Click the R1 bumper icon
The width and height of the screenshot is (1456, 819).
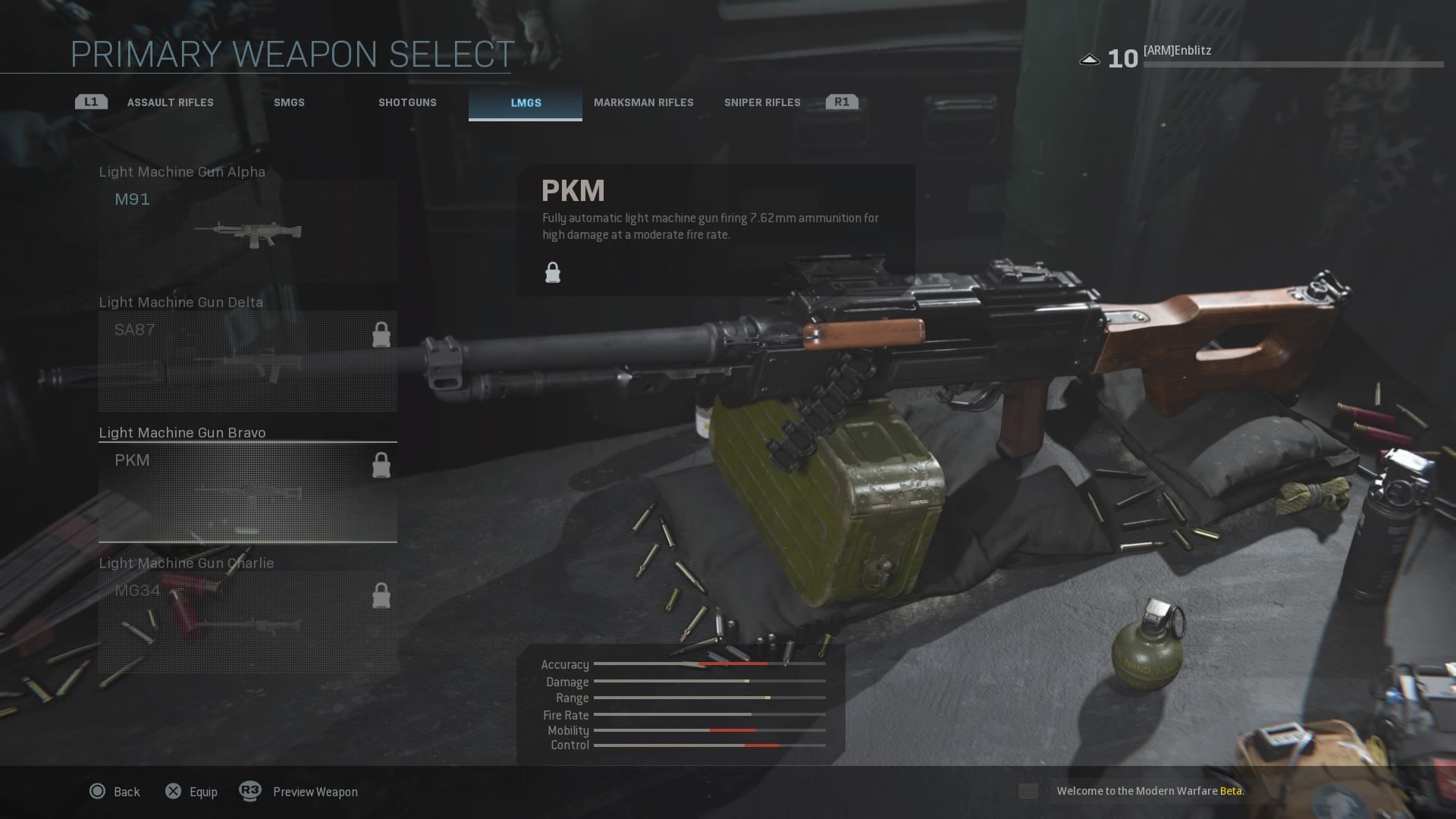[842, 100]
